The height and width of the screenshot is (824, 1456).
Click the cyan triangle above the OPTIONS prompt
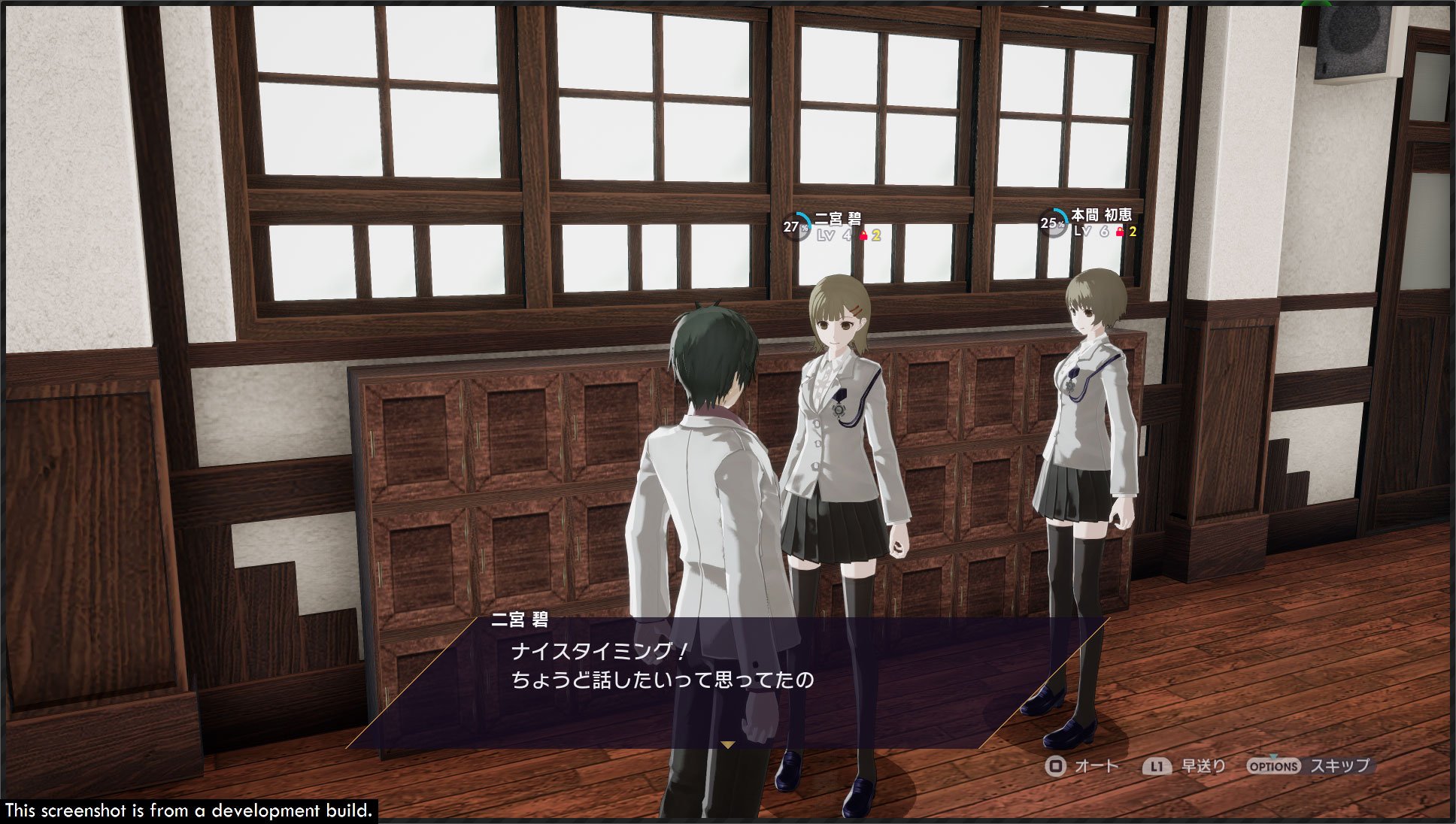tap(1272, 755)
